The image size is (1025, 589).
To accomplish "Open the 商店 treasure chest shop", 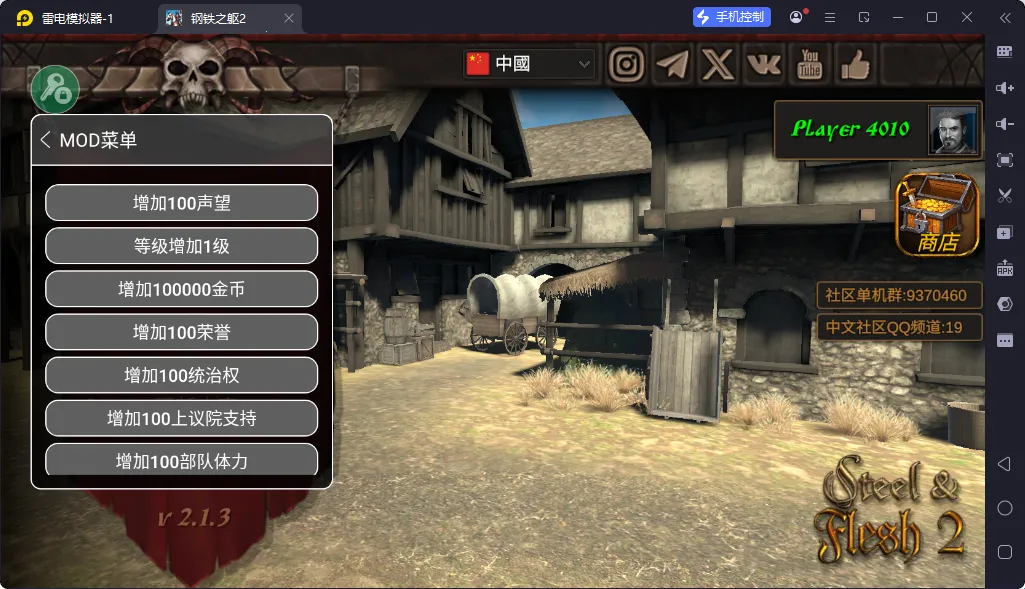I will point(937,214).
